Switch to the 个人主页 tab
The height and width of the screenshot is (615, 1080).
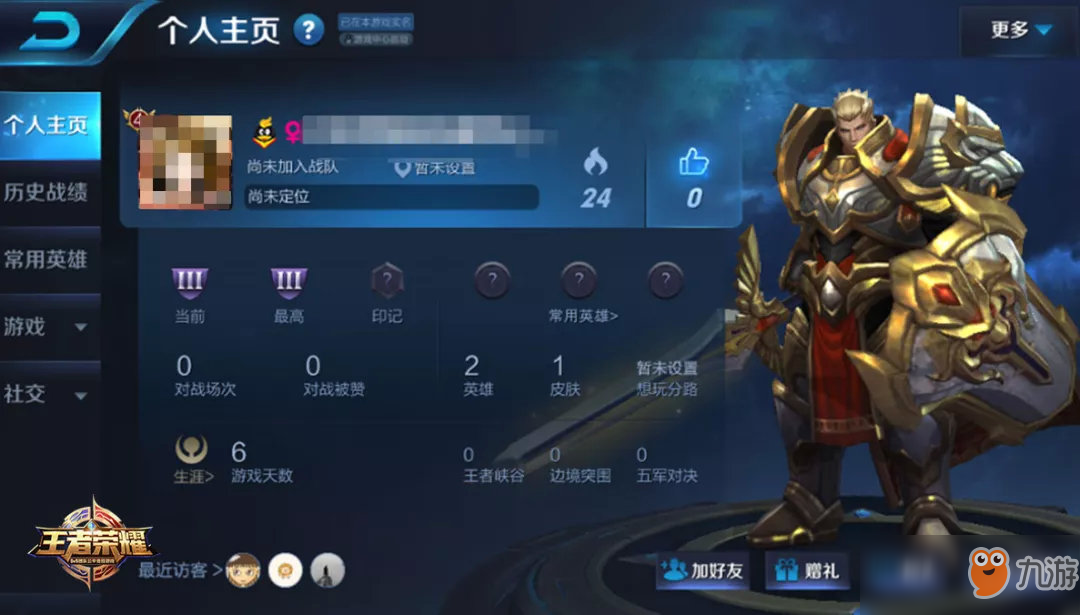pos(48,125)
